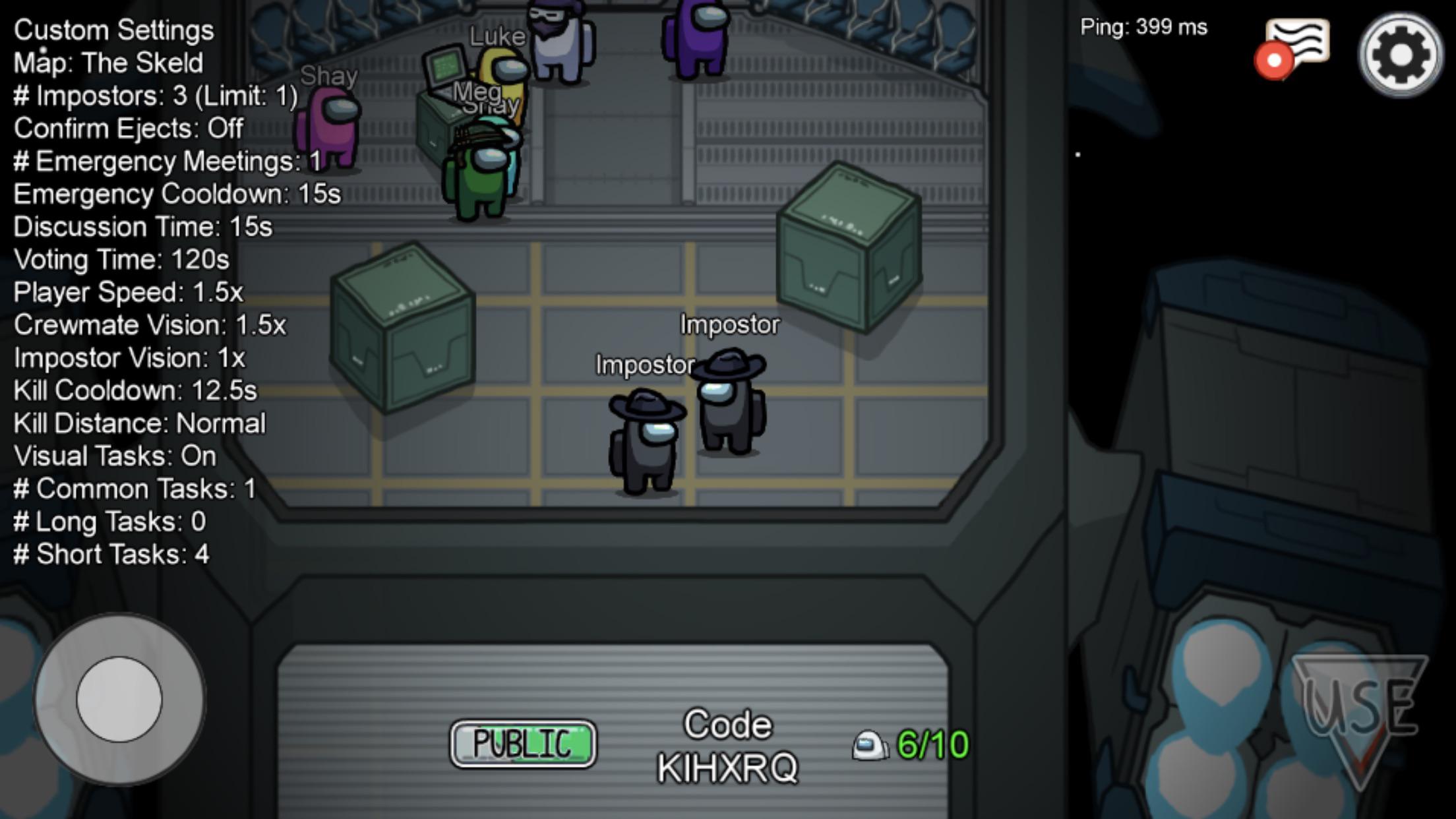Toggle the Public lobby button
This screenshot has height=819, width=1456.
[x=523, y=744]
